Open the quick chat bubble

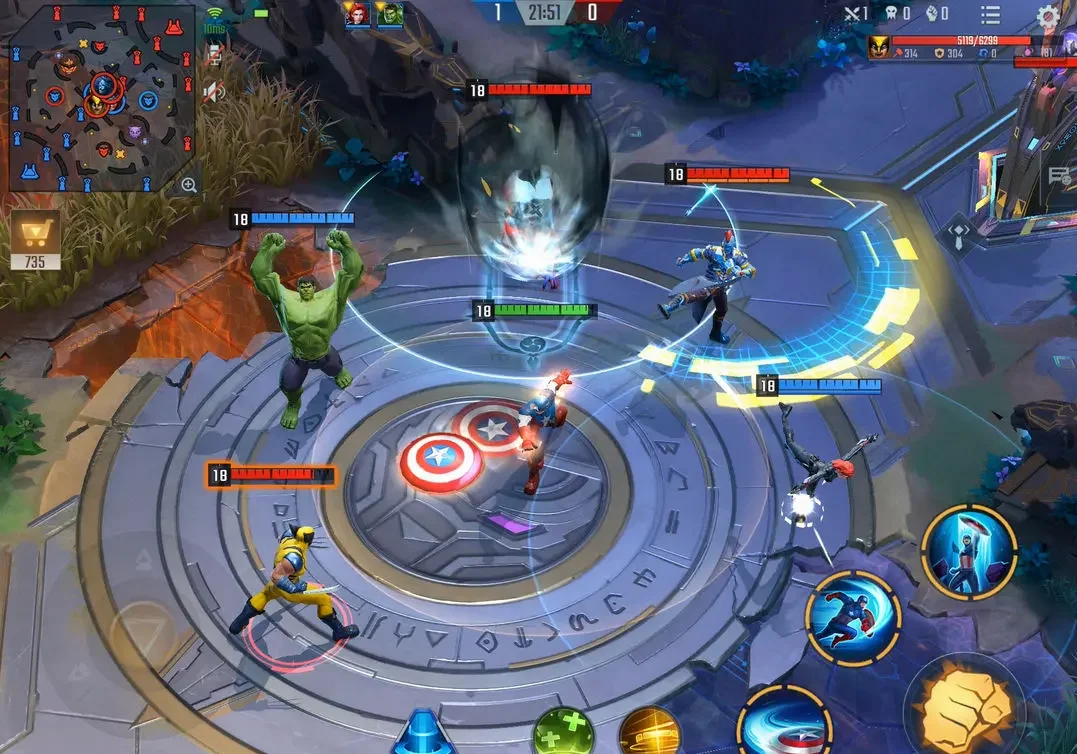pos(1060,177)
